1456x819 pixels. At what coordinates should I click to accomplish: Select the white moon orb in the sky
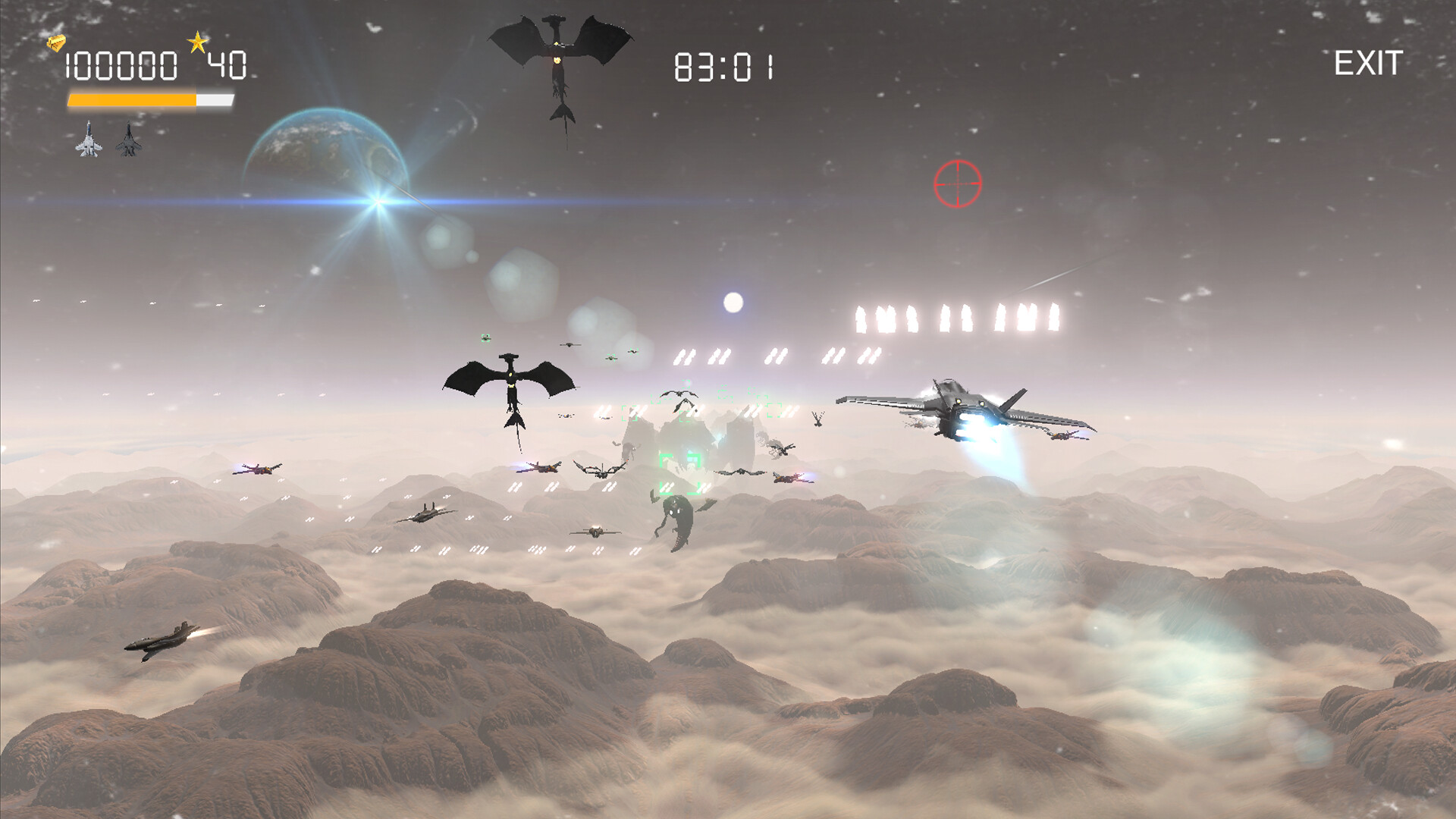732,303
